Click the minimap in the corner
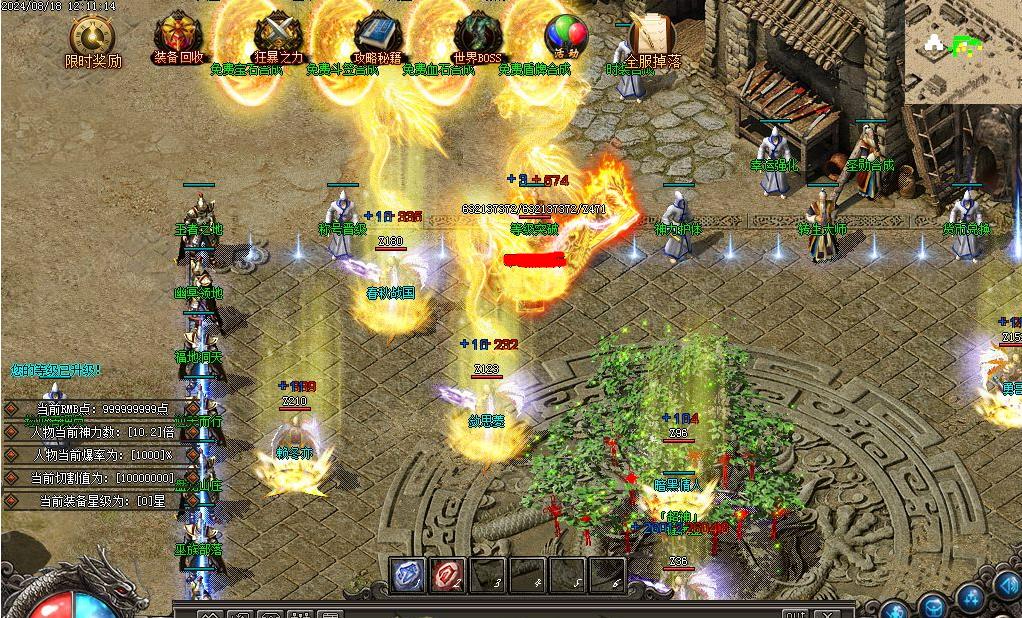The width and height of the screenshot is (1022, 618). pos(964,50)
